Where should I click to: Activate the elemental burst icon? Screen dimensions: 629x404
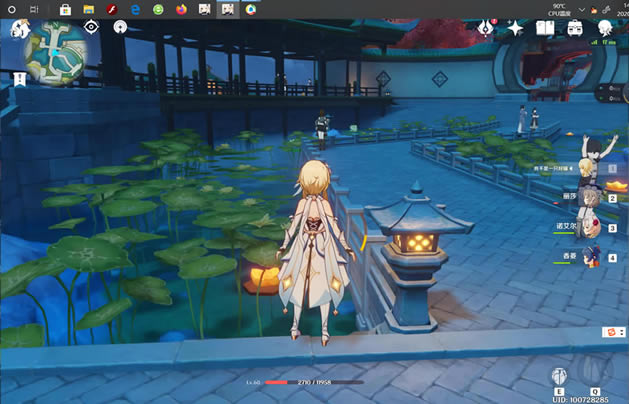pyautogui.click(x=595, y=376)
